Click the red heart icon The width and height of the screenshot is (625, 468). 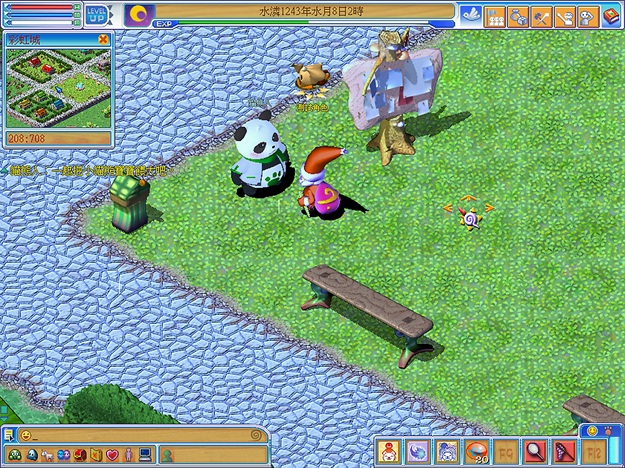[x=113, y=456]
